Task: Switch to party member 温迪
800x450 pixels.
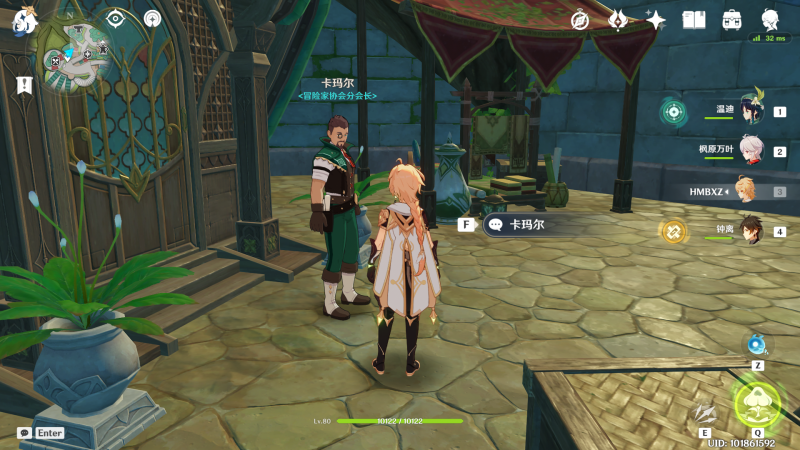Action: 750,111
